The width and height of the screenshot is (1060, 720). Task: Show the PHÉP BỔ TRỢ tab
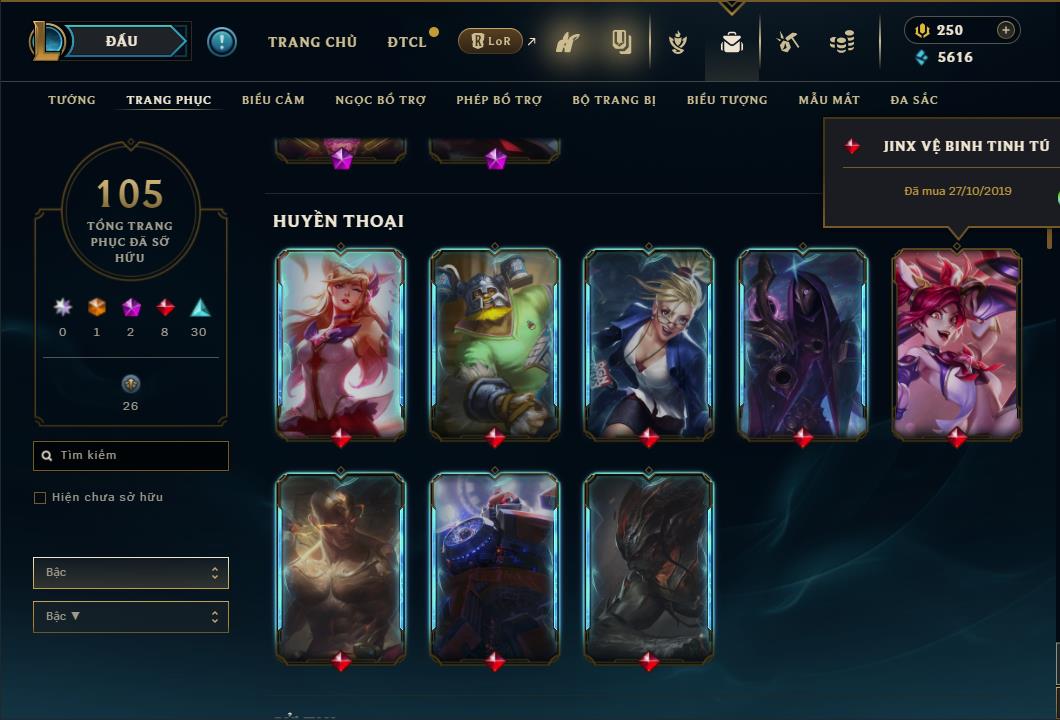499,100
